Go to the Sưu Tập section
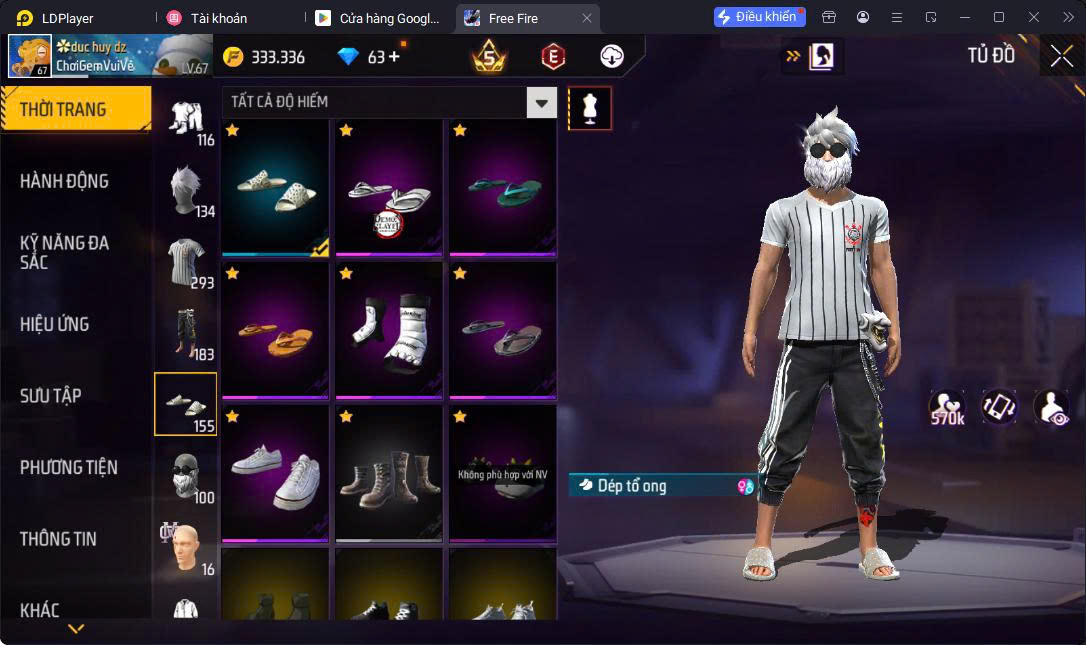The height and width of the screenshot is (645, 1086). [x=51, y=395]
